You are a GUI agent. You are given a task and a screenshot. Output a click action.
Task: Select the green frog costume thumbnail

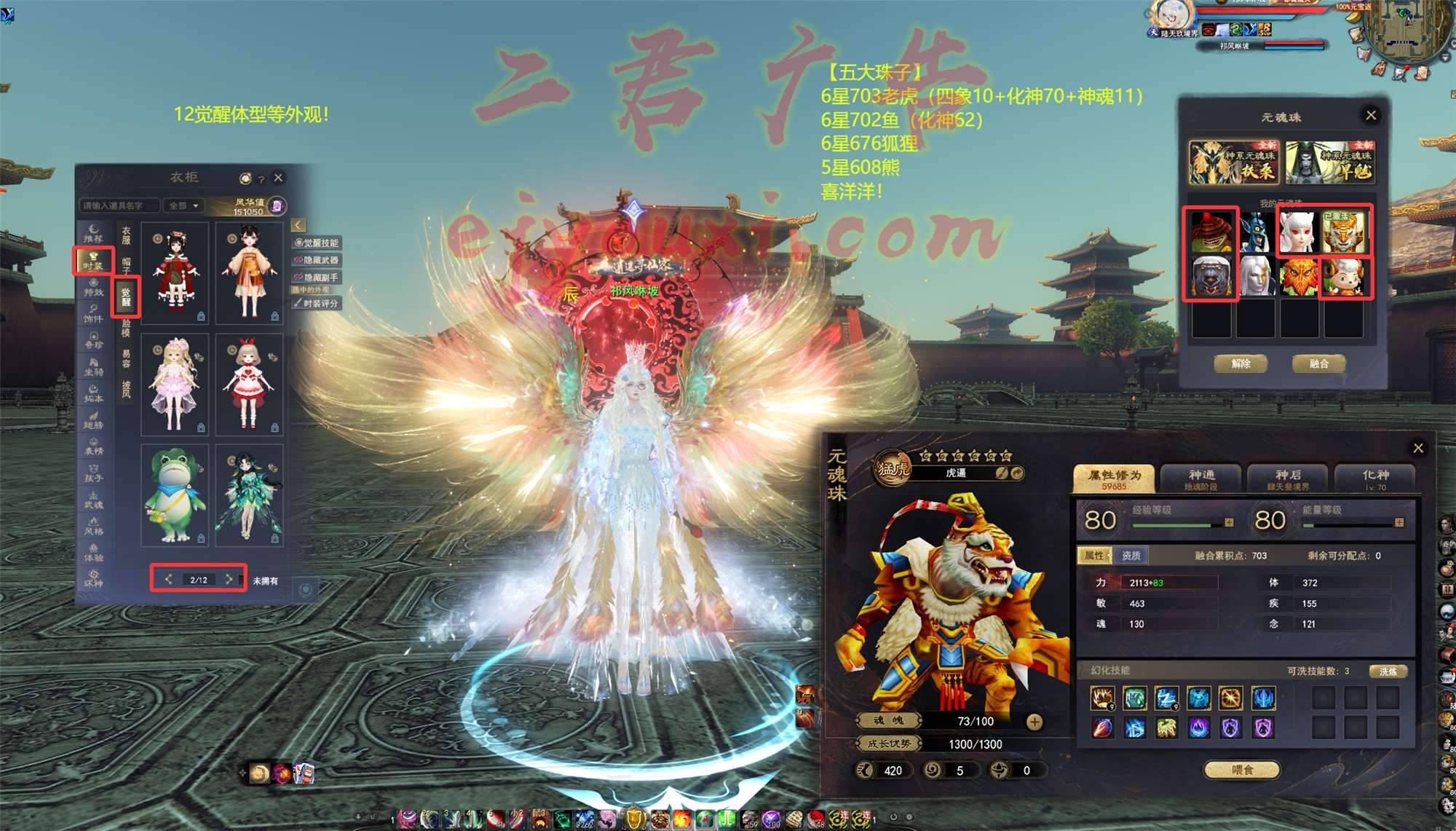point(175,495)
